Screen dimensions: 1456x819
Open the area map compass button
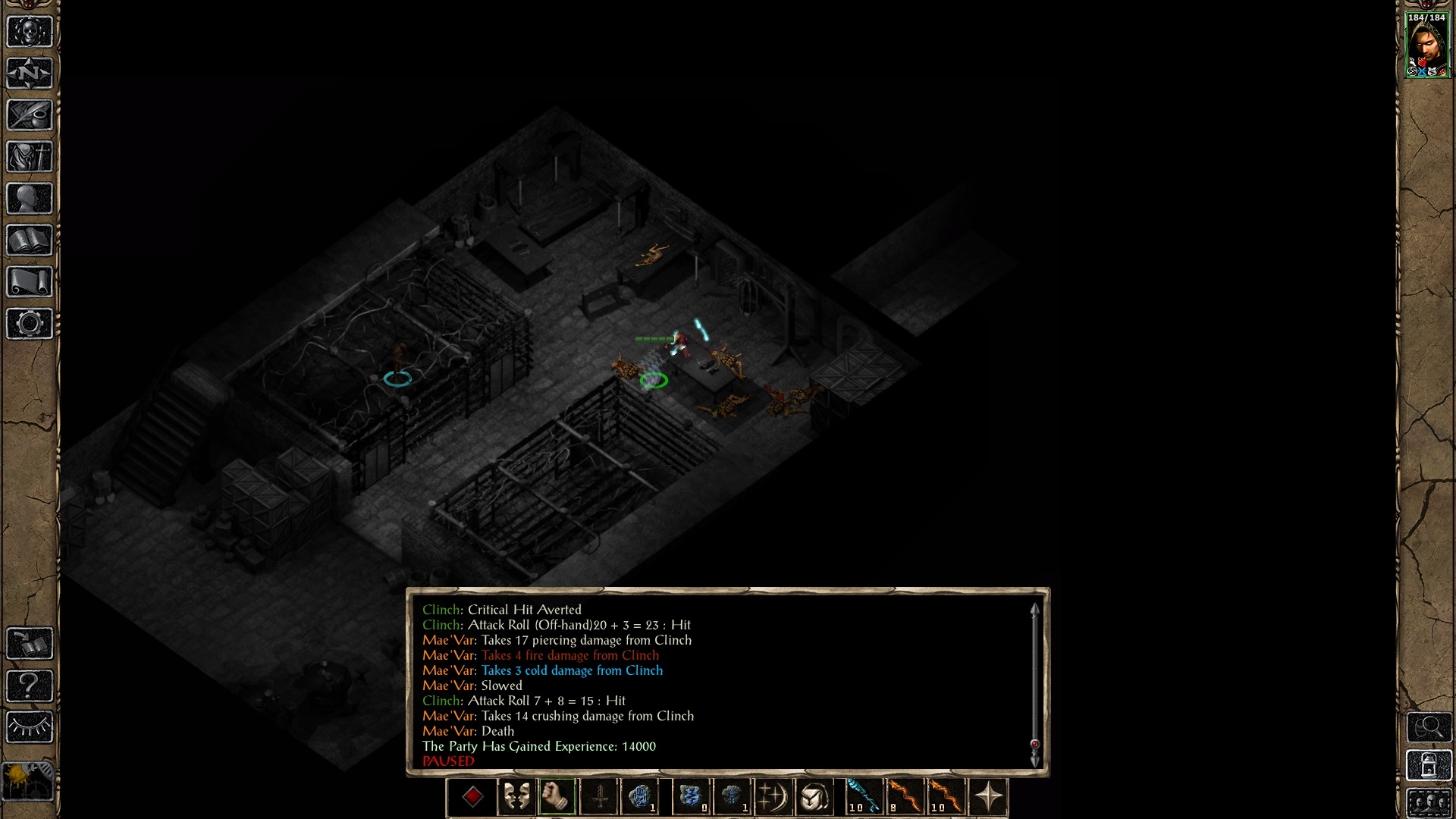(30, 74)
